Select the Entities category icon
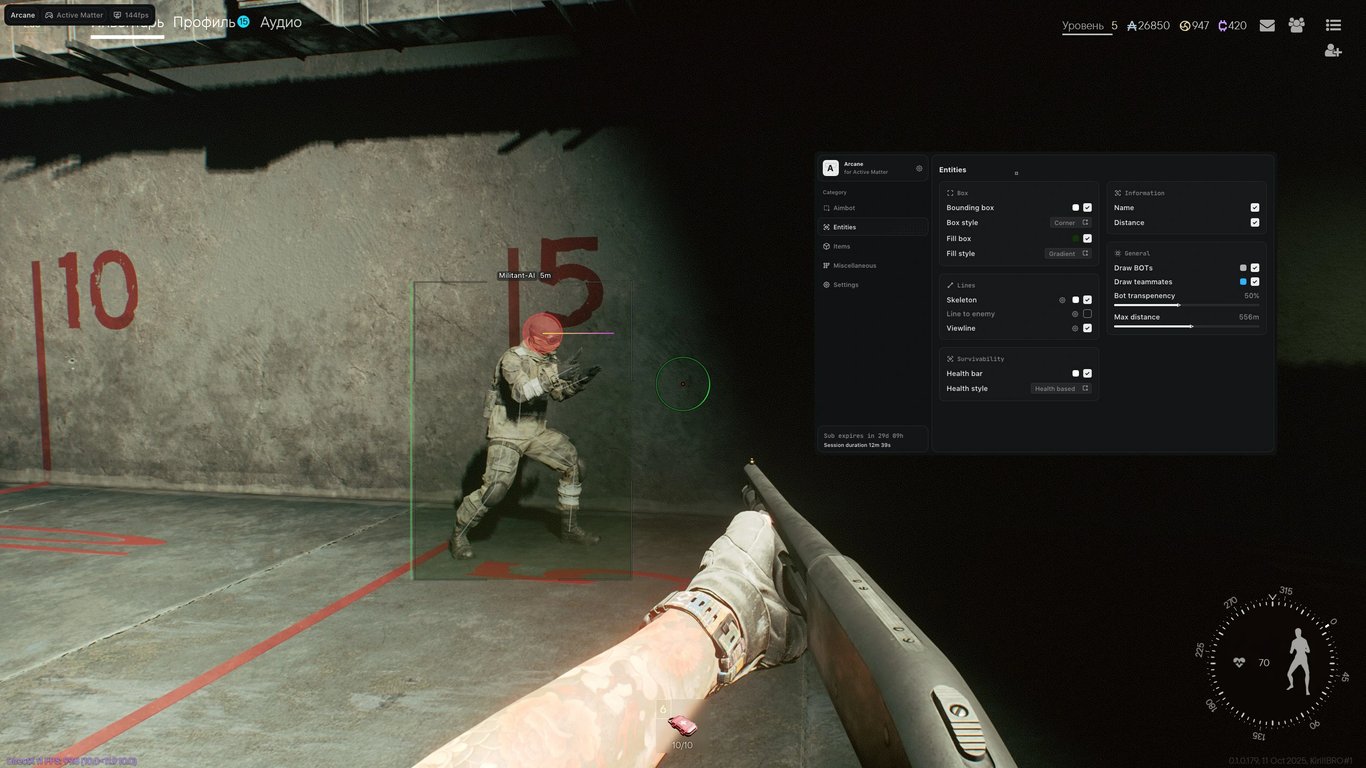 825,227
